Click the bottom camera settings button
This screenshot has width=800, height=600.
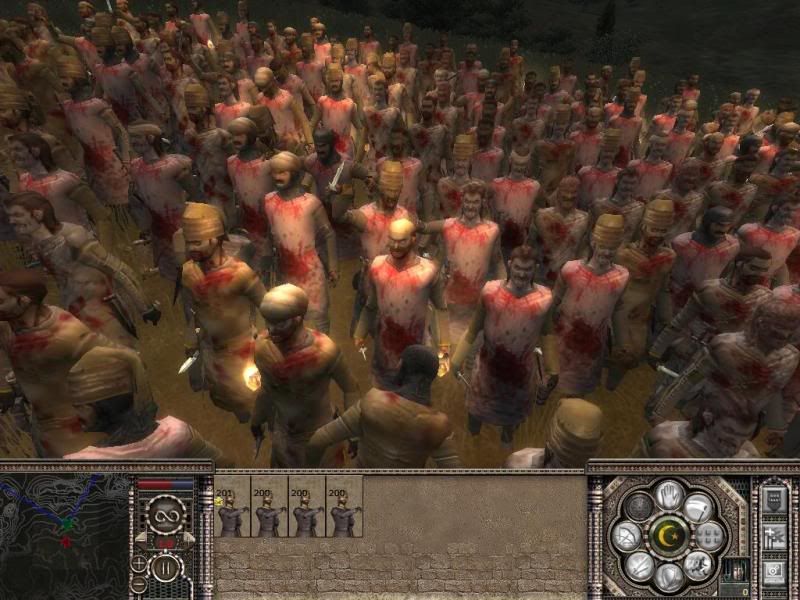coord(774,572)
